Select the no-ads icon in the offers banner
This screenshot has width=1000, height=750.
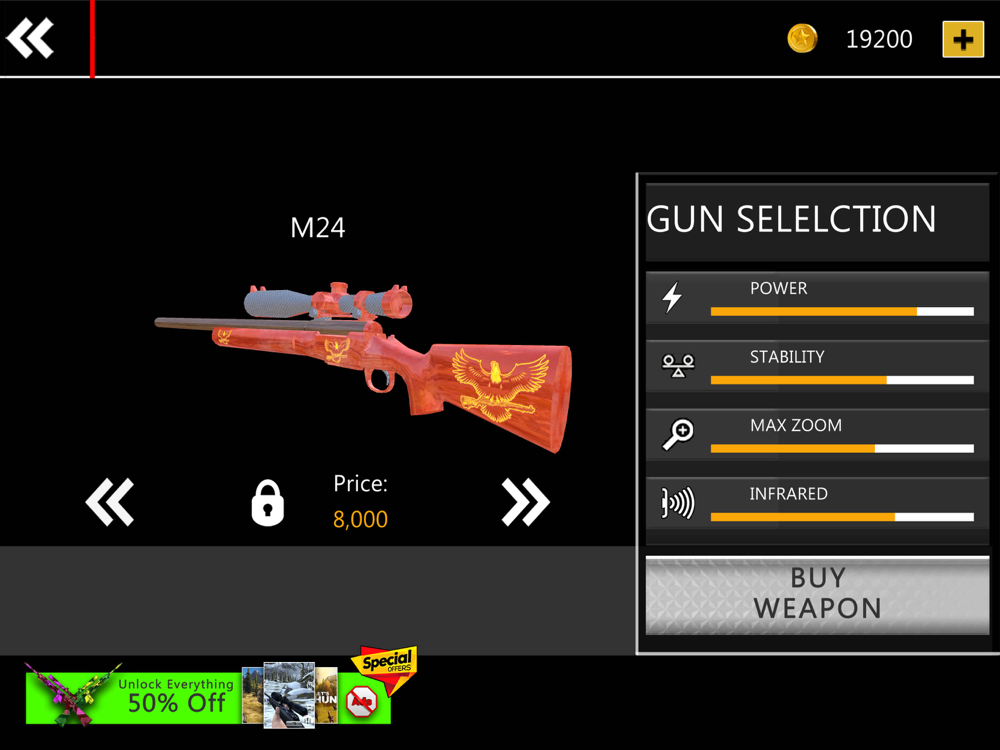pos(361,703)
